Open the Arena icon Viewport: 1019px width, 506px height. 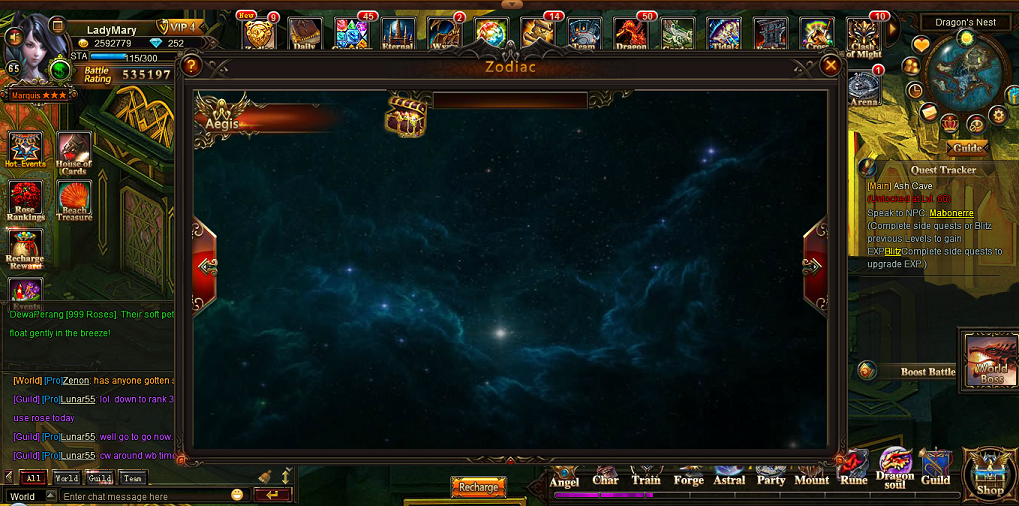865,89
